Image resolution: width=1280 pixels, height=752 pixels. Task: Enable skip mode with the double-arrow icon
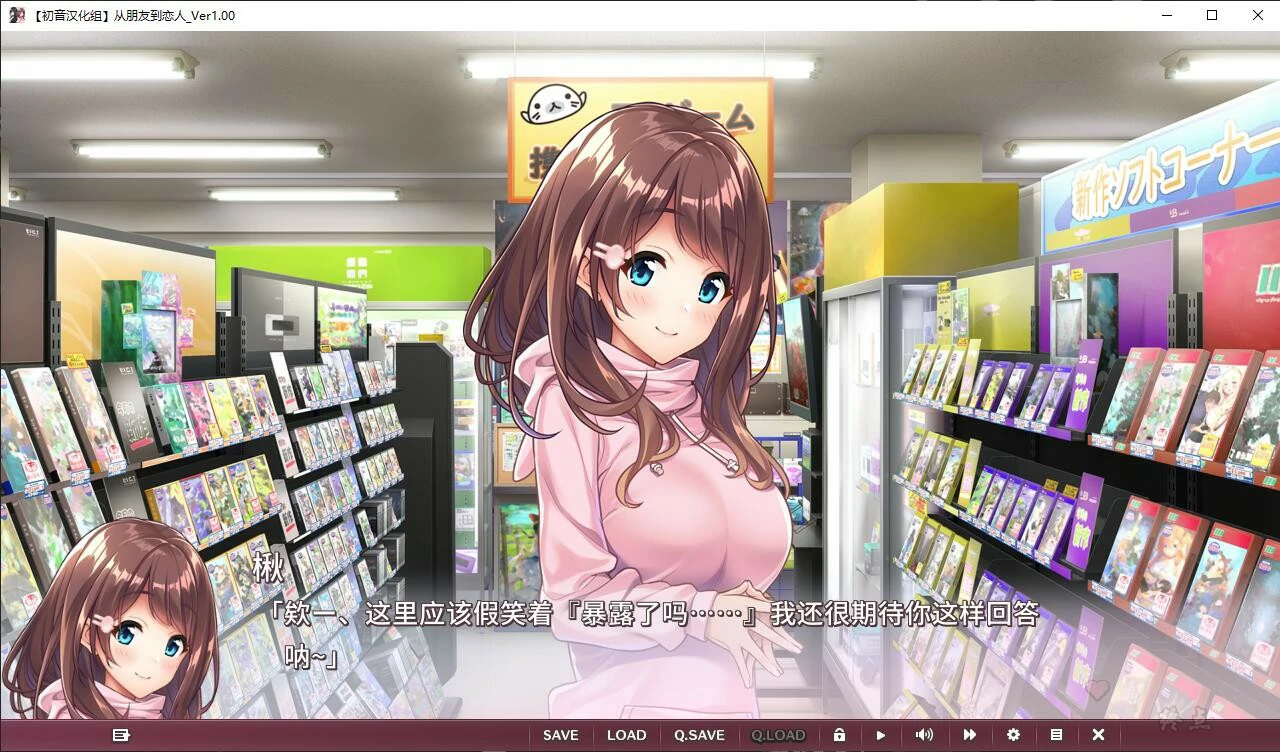(x=969, y=735)
